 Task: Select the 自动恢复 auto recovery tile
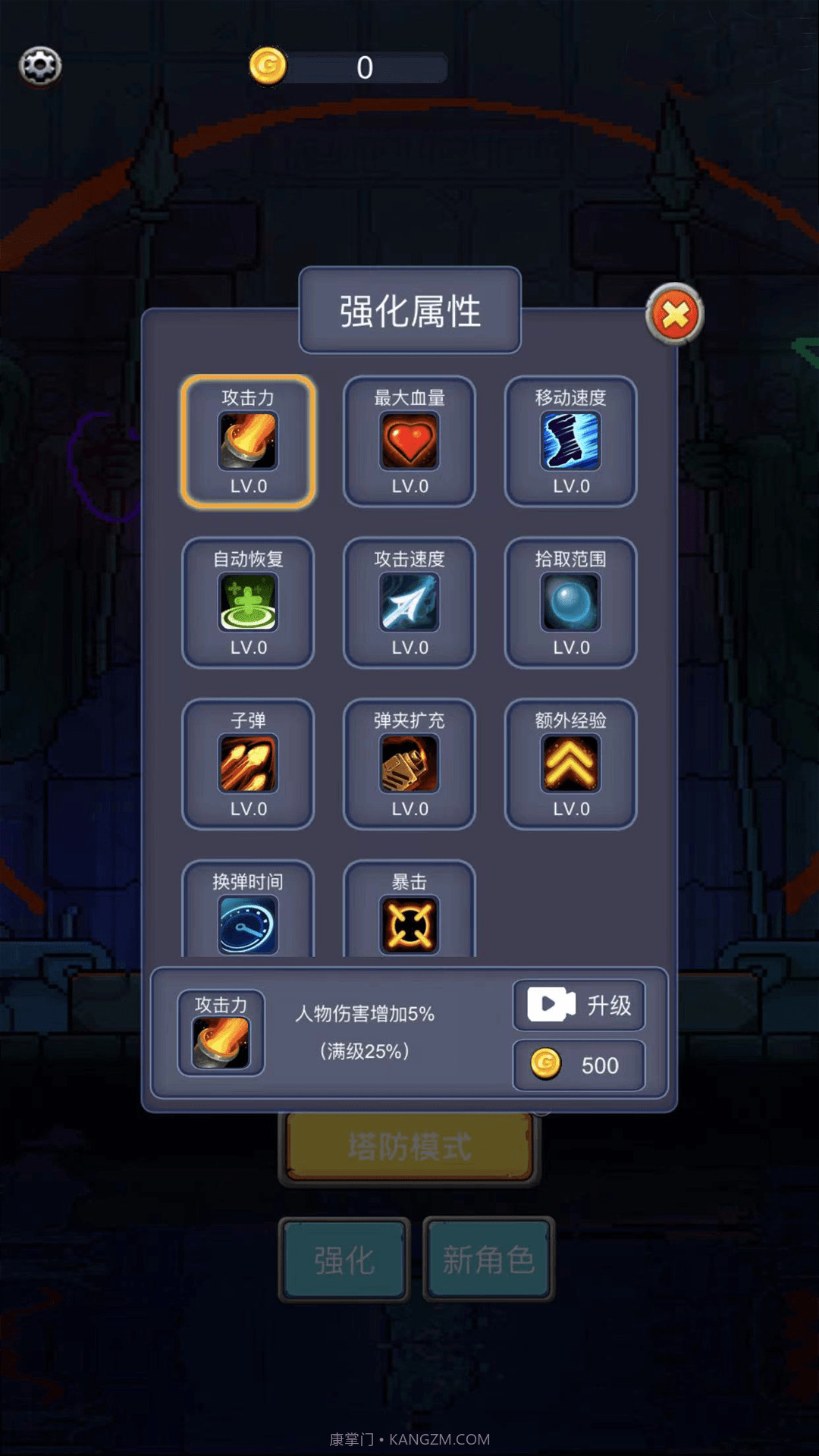tap(248, 603)
